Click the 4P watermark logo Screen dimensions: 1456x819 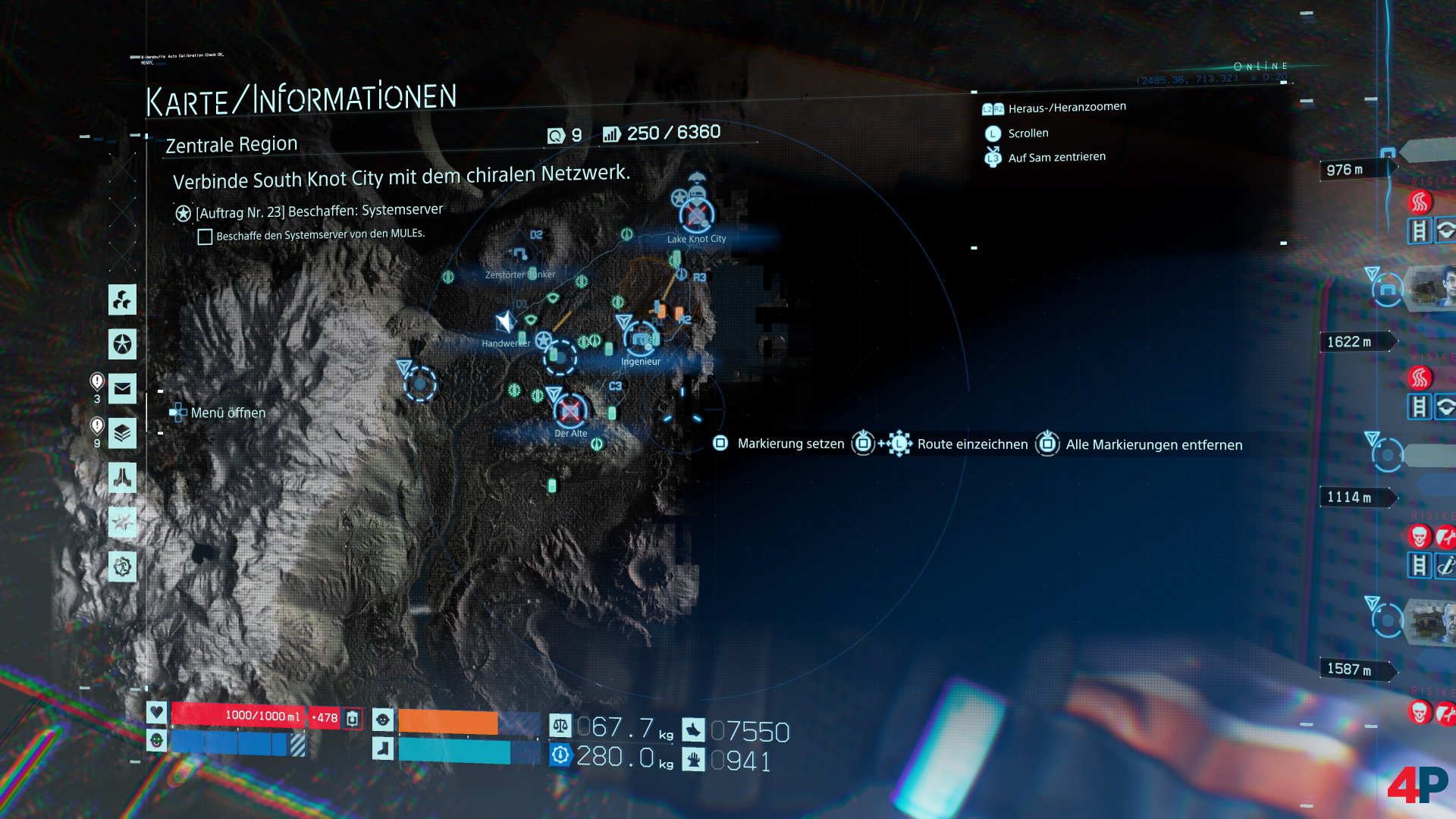[1417, 785]
